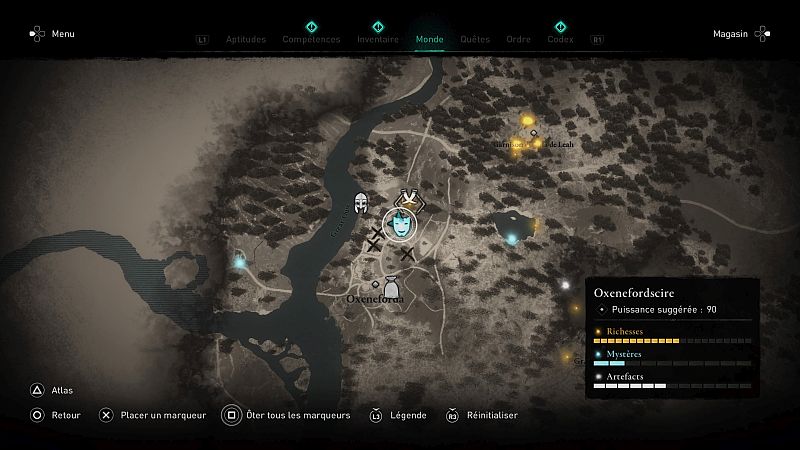
Task: Choose Ôter tous les marqueurs
Action: pos(287,415)
